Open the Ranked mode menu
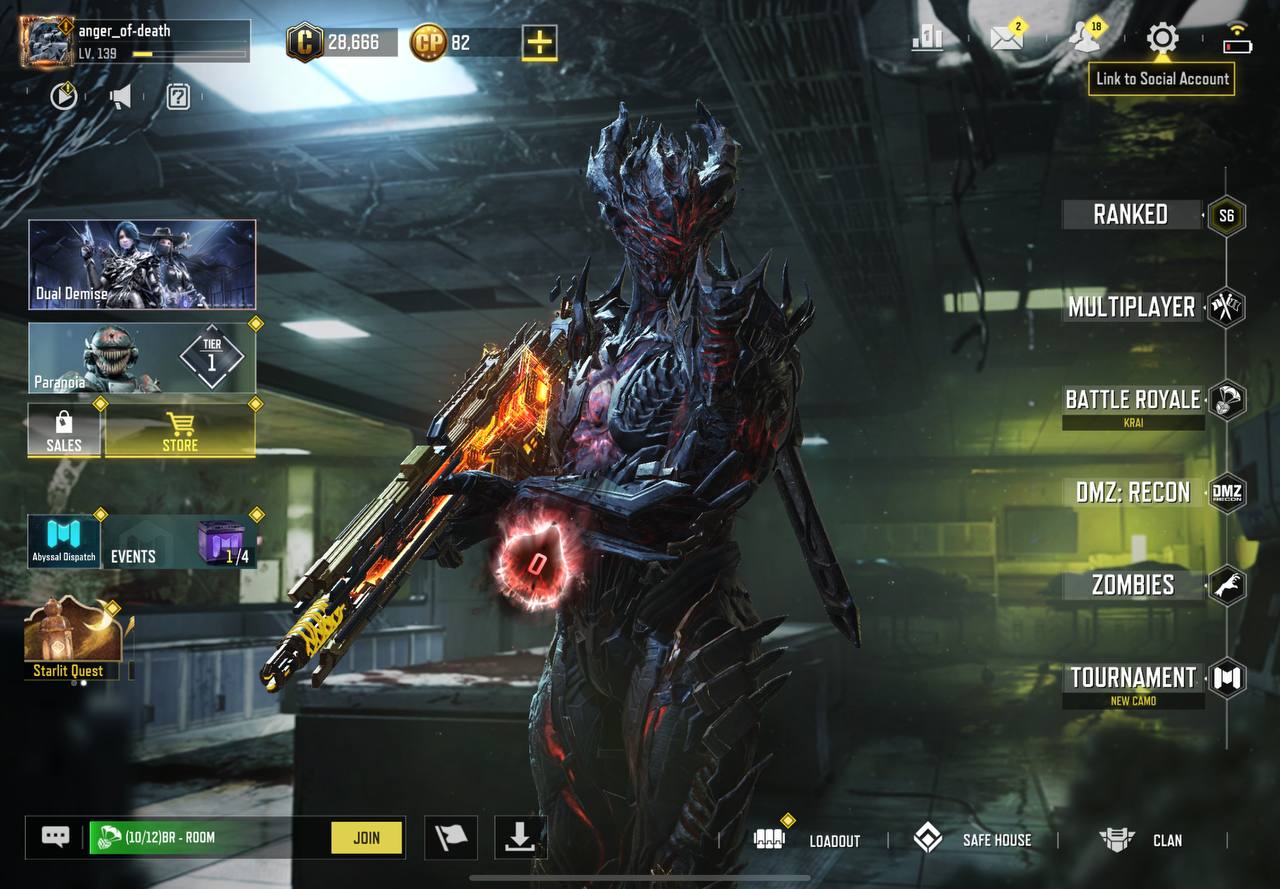The height and width of the screenshot is (889, 1280). coord(1131,214)
